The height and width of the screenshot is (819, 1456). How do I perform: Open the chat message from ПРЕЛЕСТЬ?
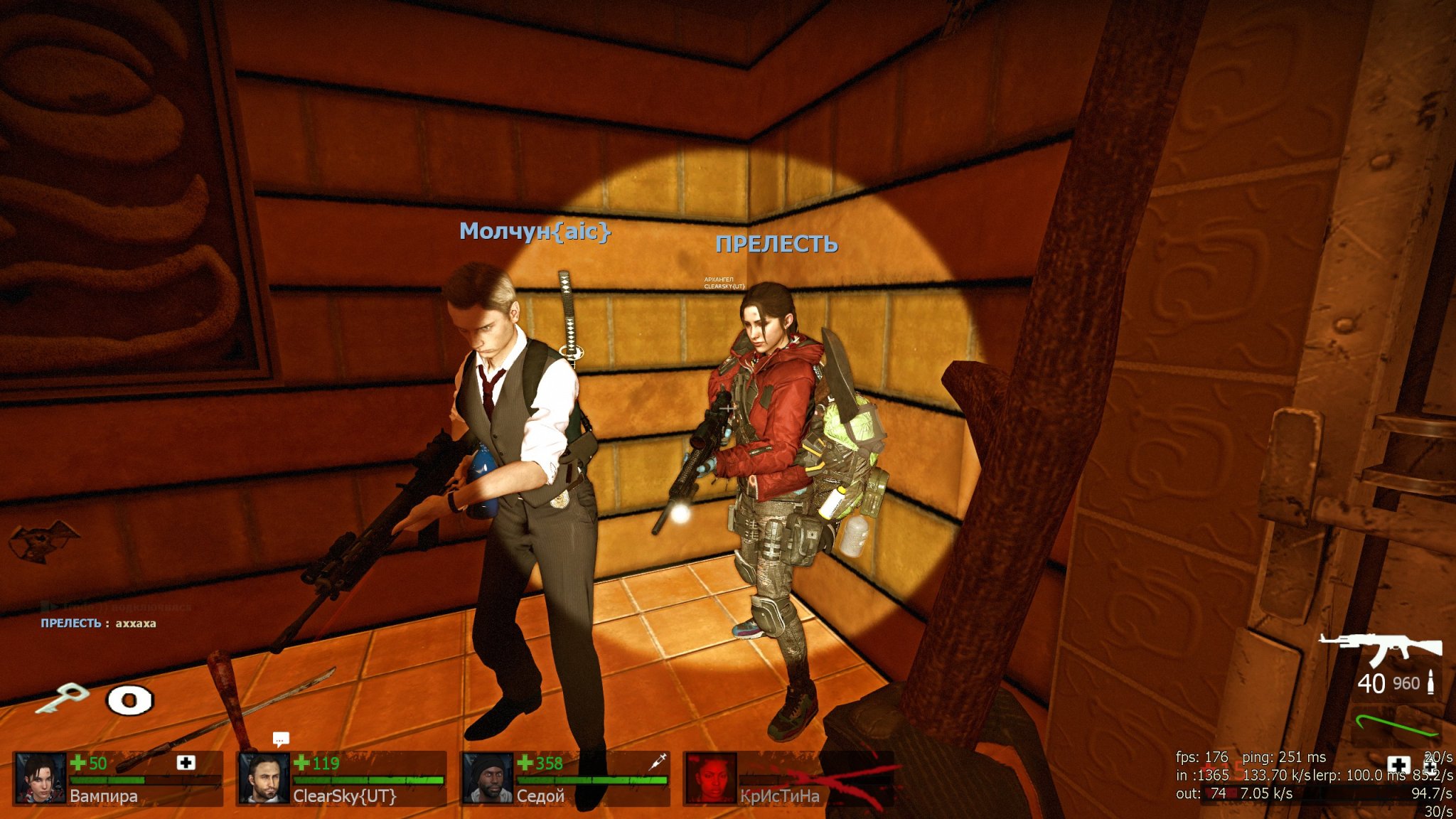tap(98, 623)
